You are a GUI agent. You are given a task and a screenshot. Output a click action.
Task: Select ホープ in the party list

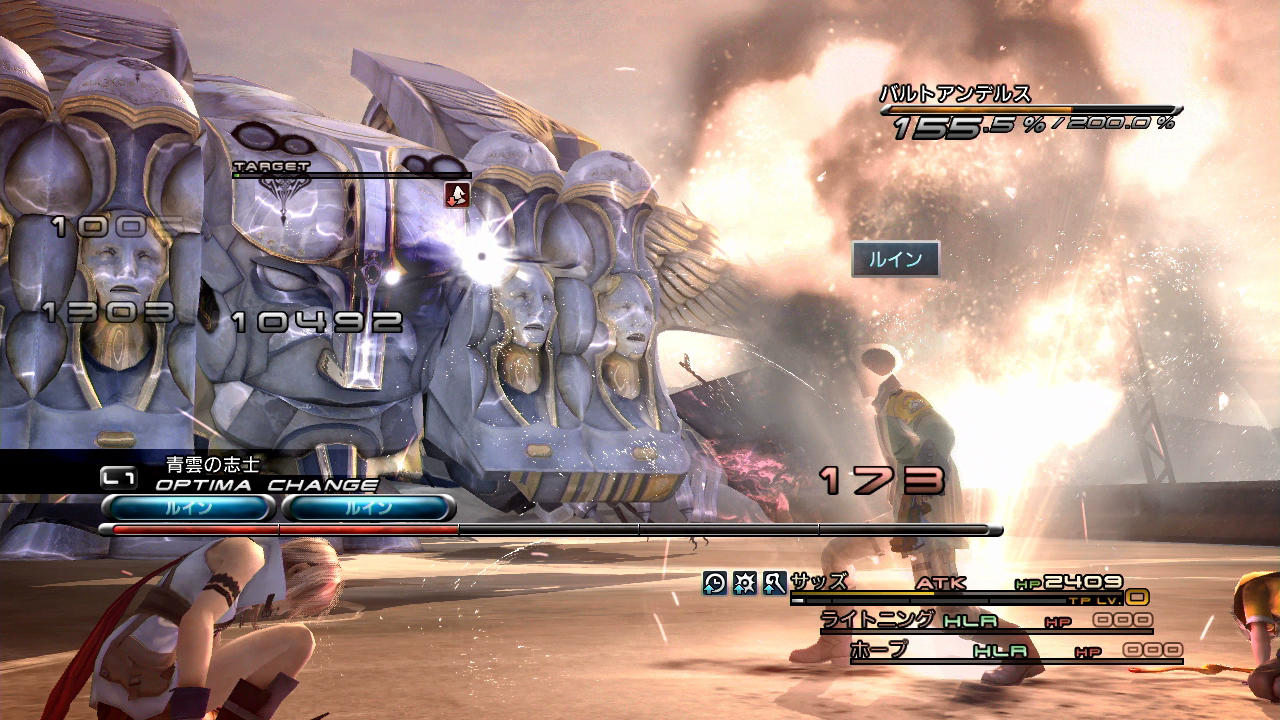pyautogui.click(x=879, y=650)
